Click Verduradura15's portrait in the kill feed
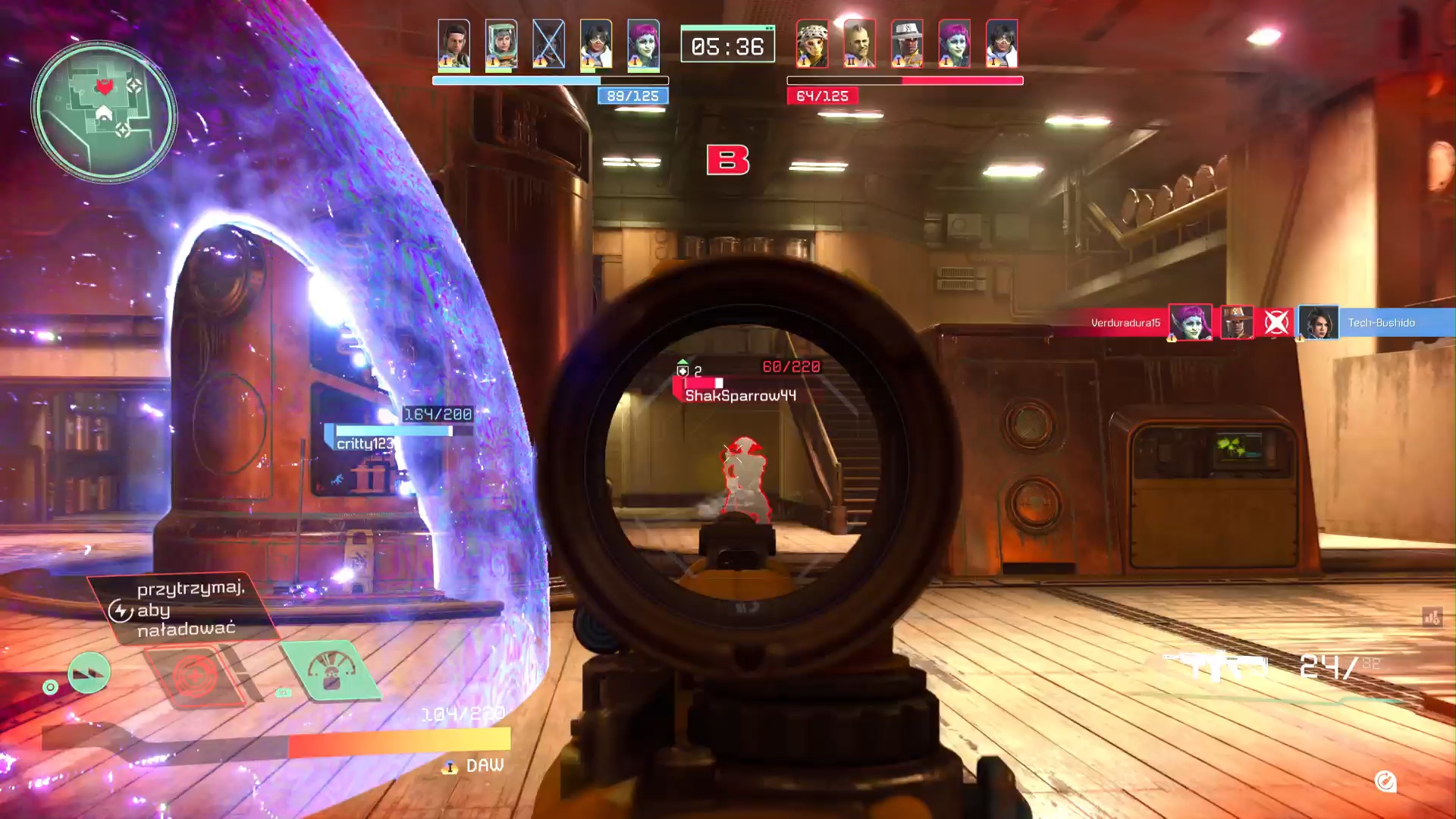The height and width of the screenshot is (819, 1456). point(1190,323)
